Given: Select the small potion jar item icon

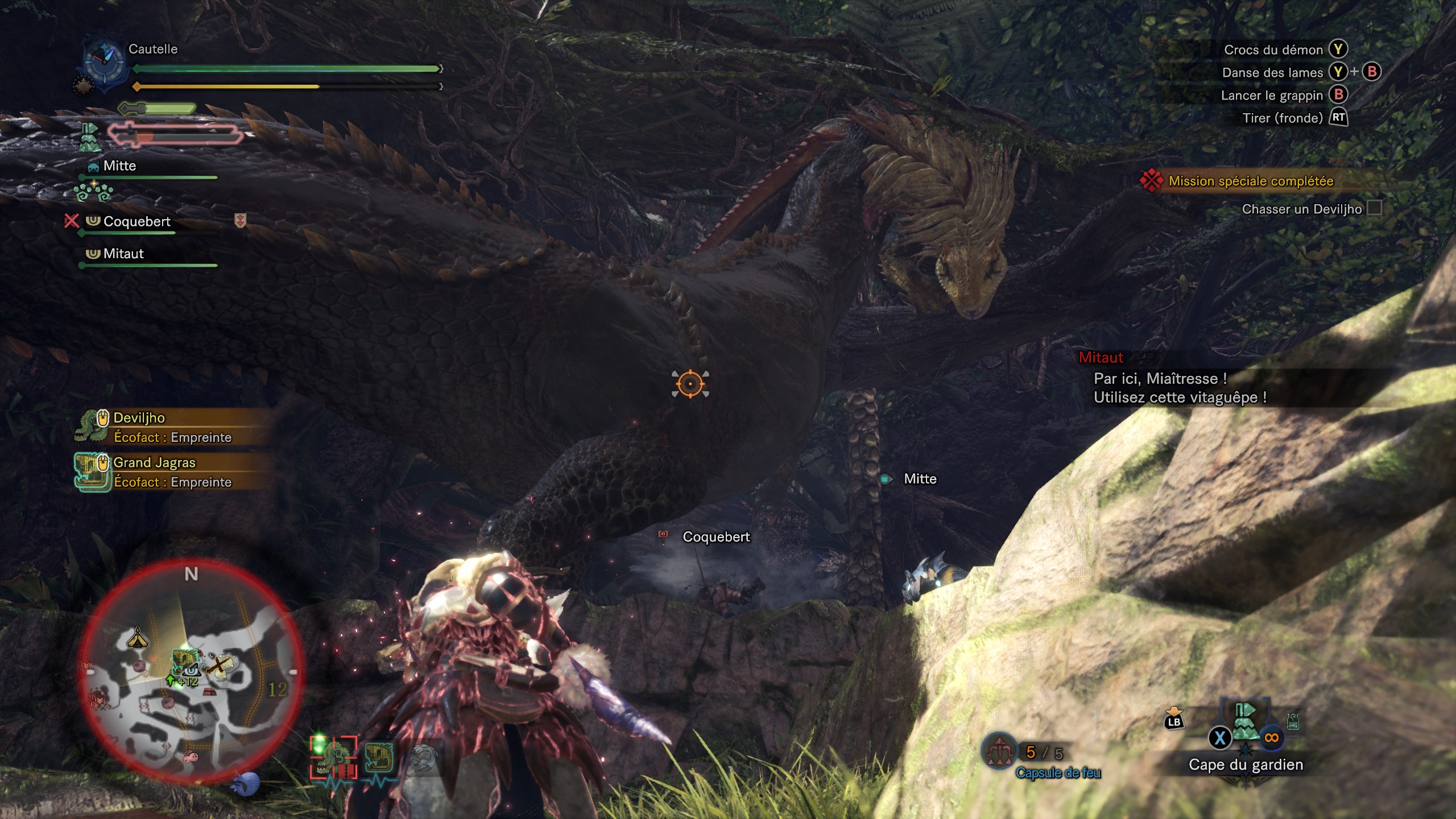Looking at the screenshot, I should 1293,722.
